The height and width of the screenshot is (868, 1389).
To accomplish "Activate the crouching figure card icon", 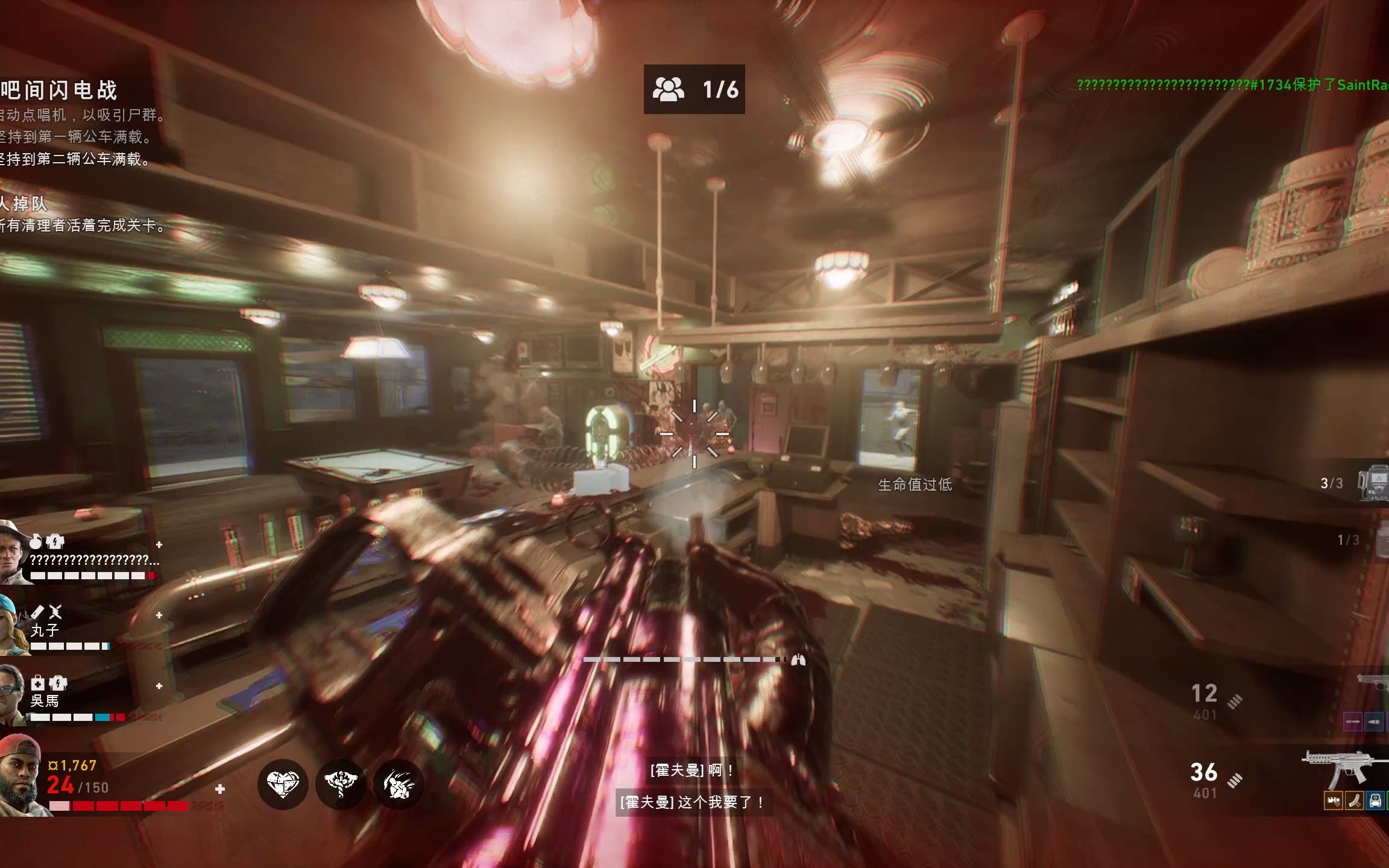I will [398, 784].
